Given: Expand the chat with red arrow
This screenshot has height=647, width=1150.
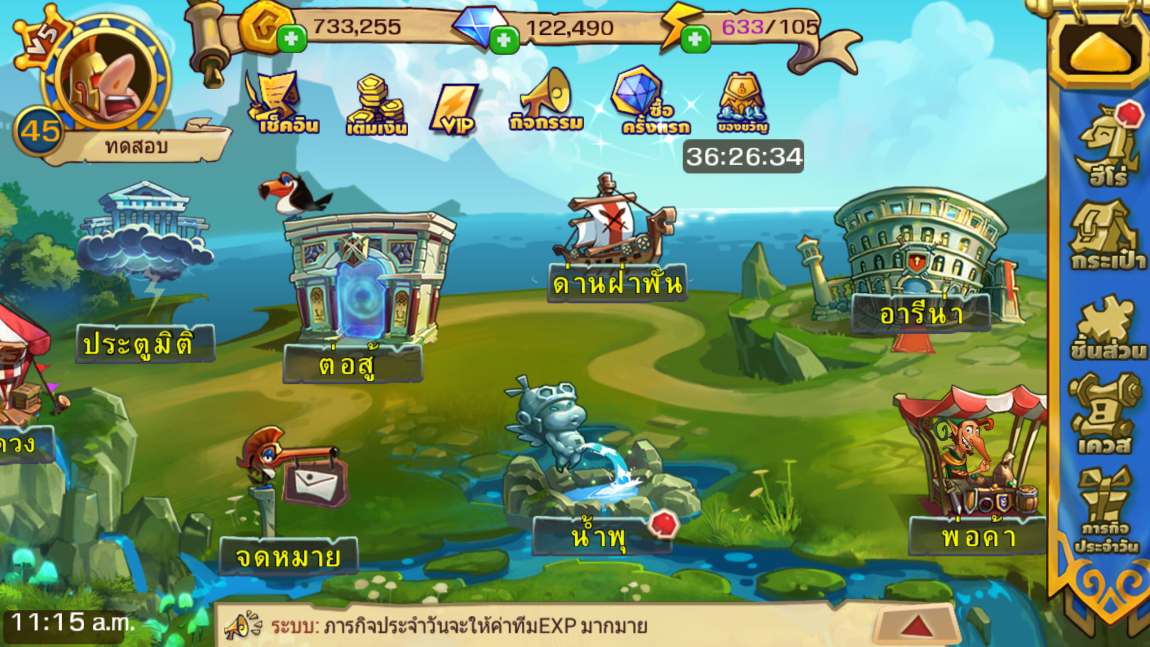Looking at the screenshot, I should (916, 626).
